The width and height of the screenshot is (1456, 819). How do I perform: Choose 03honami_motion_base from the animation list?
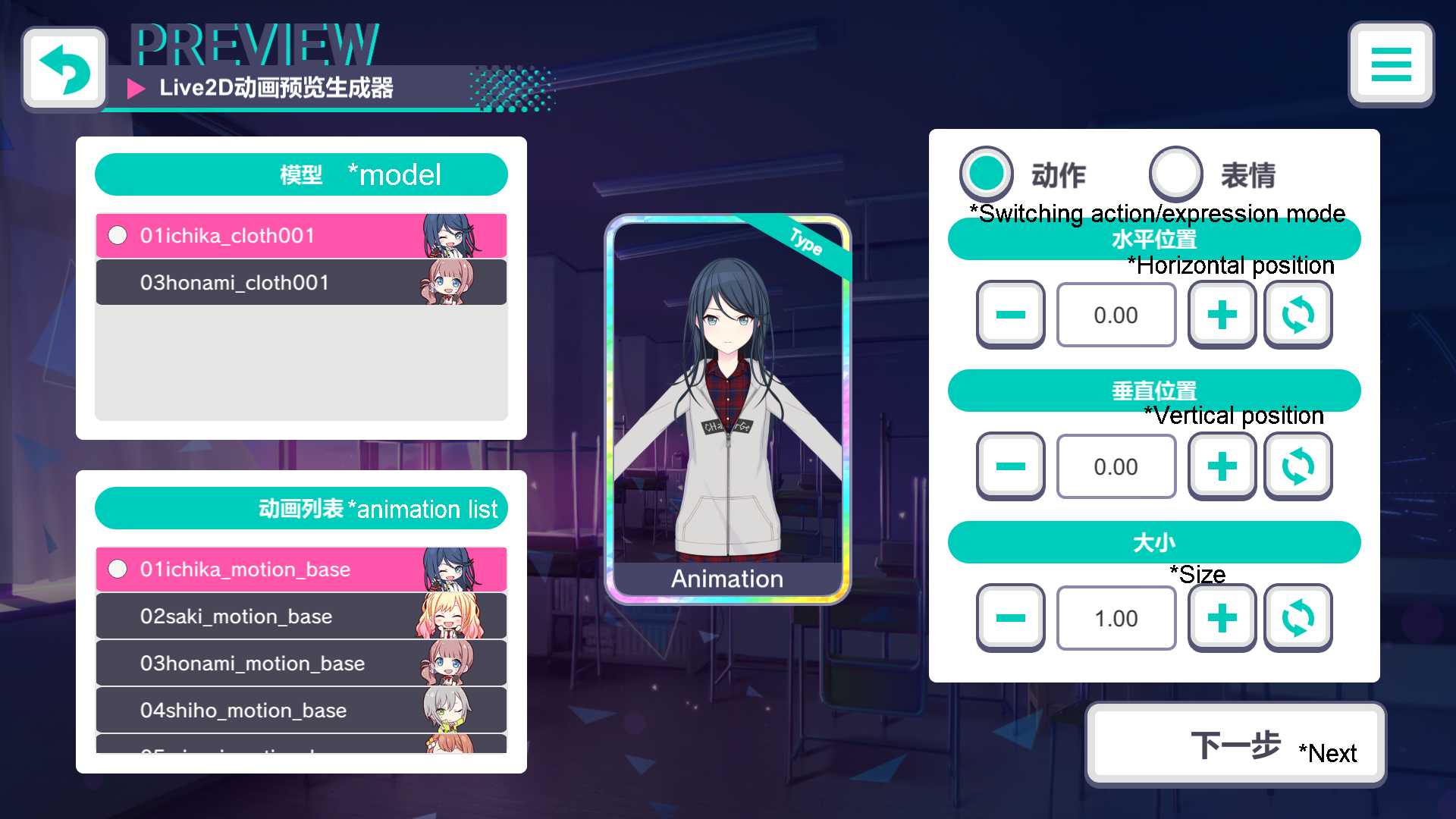(300, 664)
